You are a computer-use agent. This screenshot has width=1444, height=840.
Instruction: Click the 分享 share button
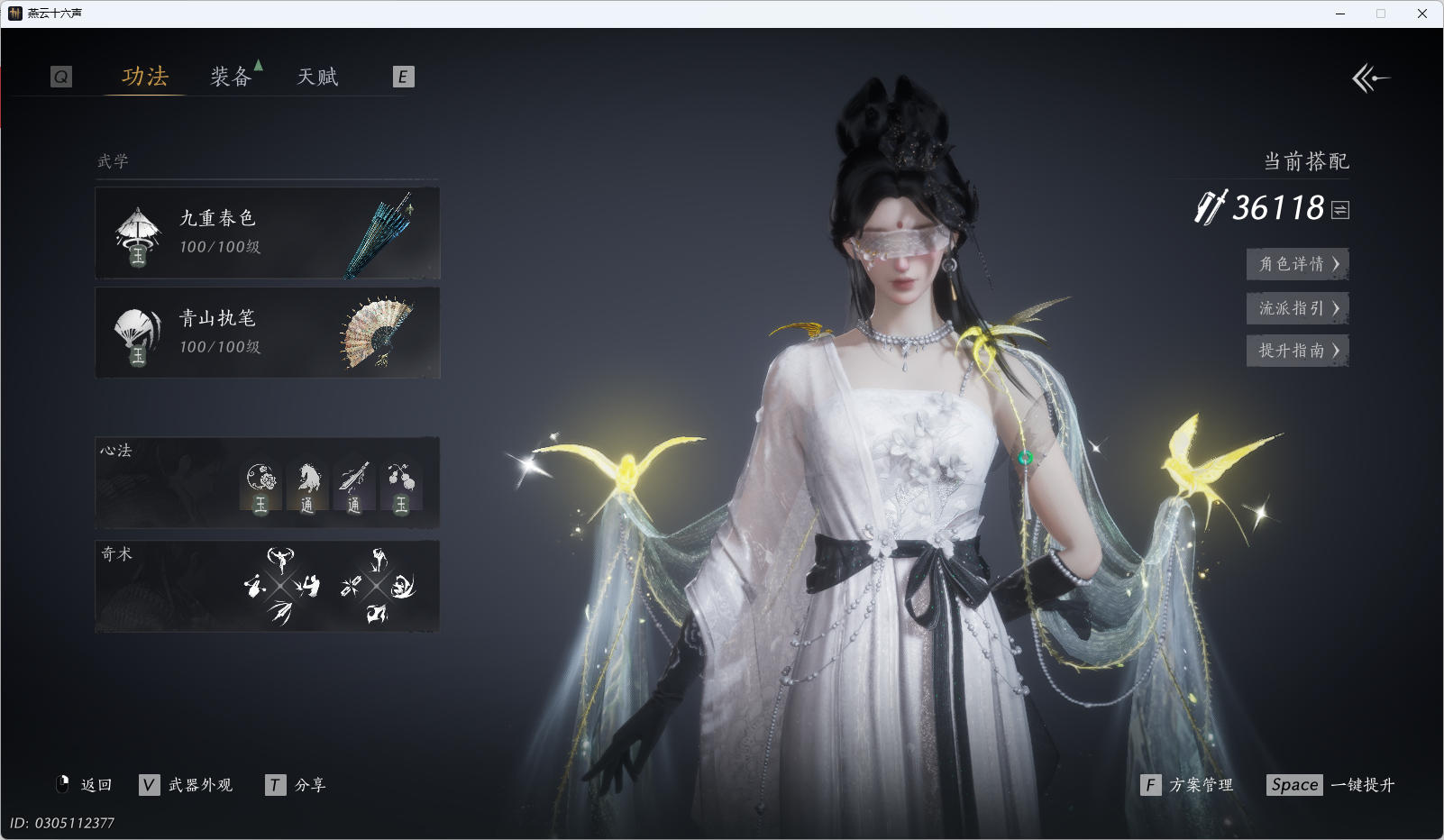point(297,785)
